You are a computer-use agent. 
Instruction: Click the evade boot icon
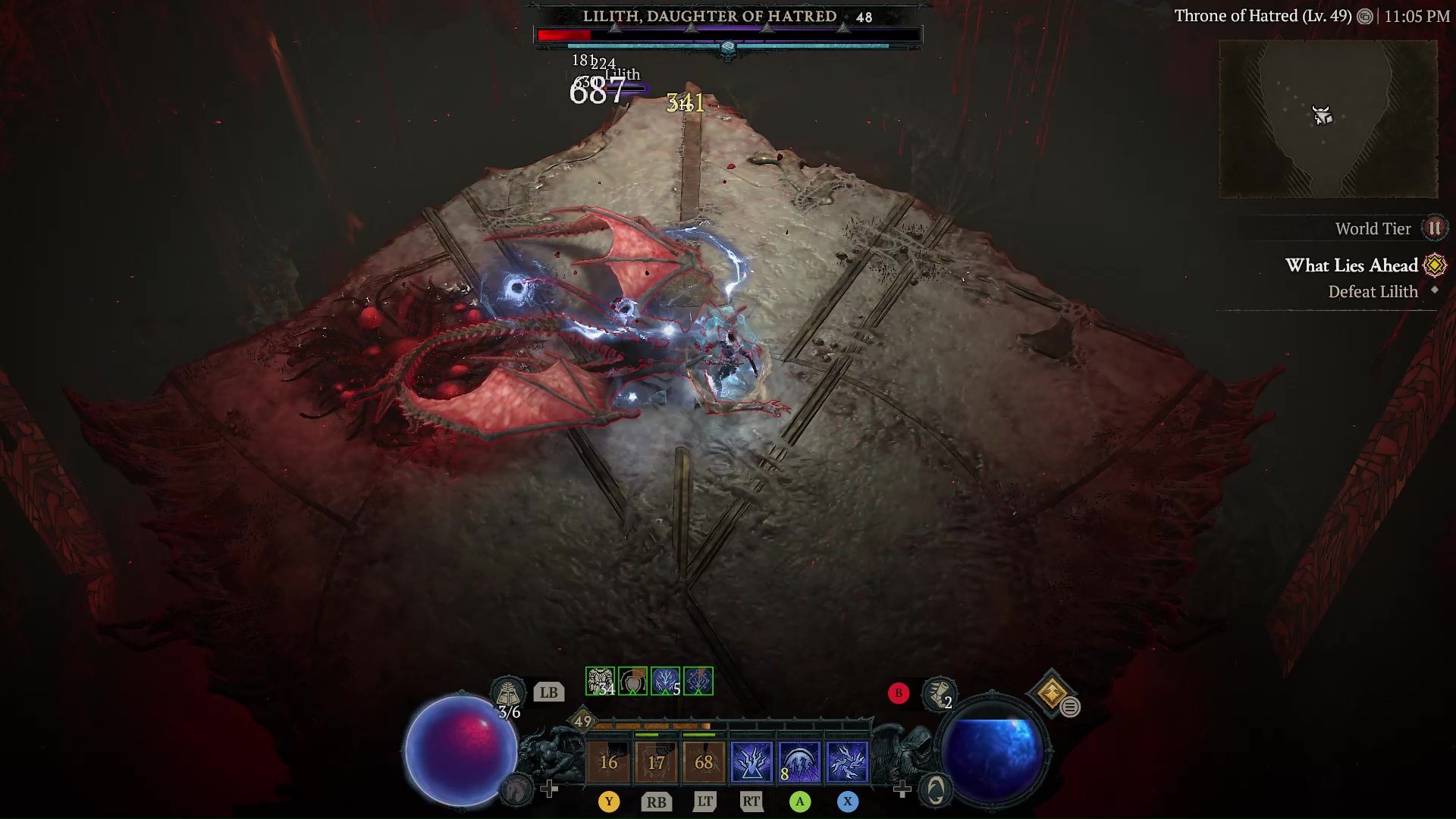[x=939, y=693]
